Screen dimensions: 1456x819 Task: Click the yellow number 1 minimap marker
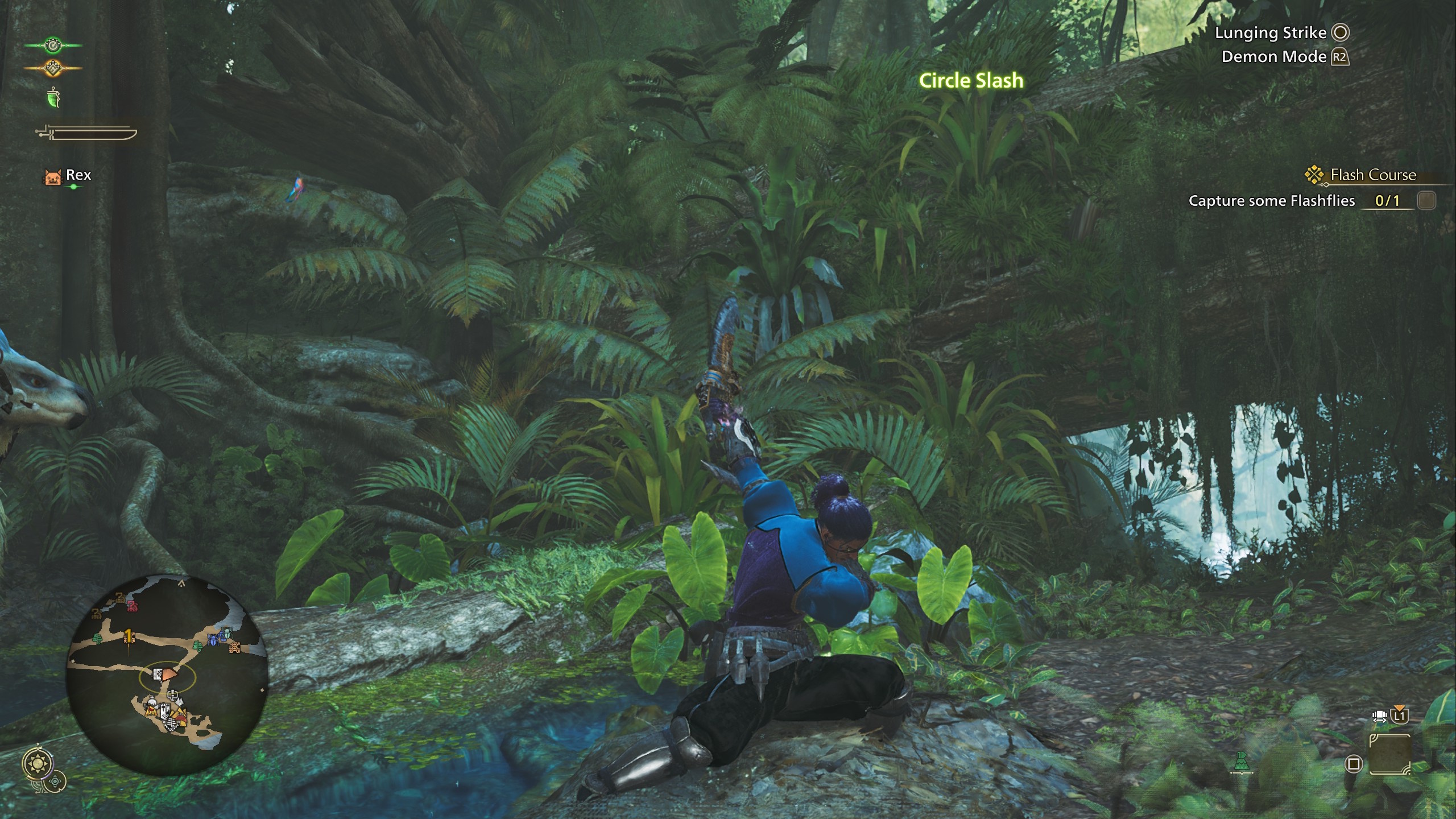(x=129, y=635)
